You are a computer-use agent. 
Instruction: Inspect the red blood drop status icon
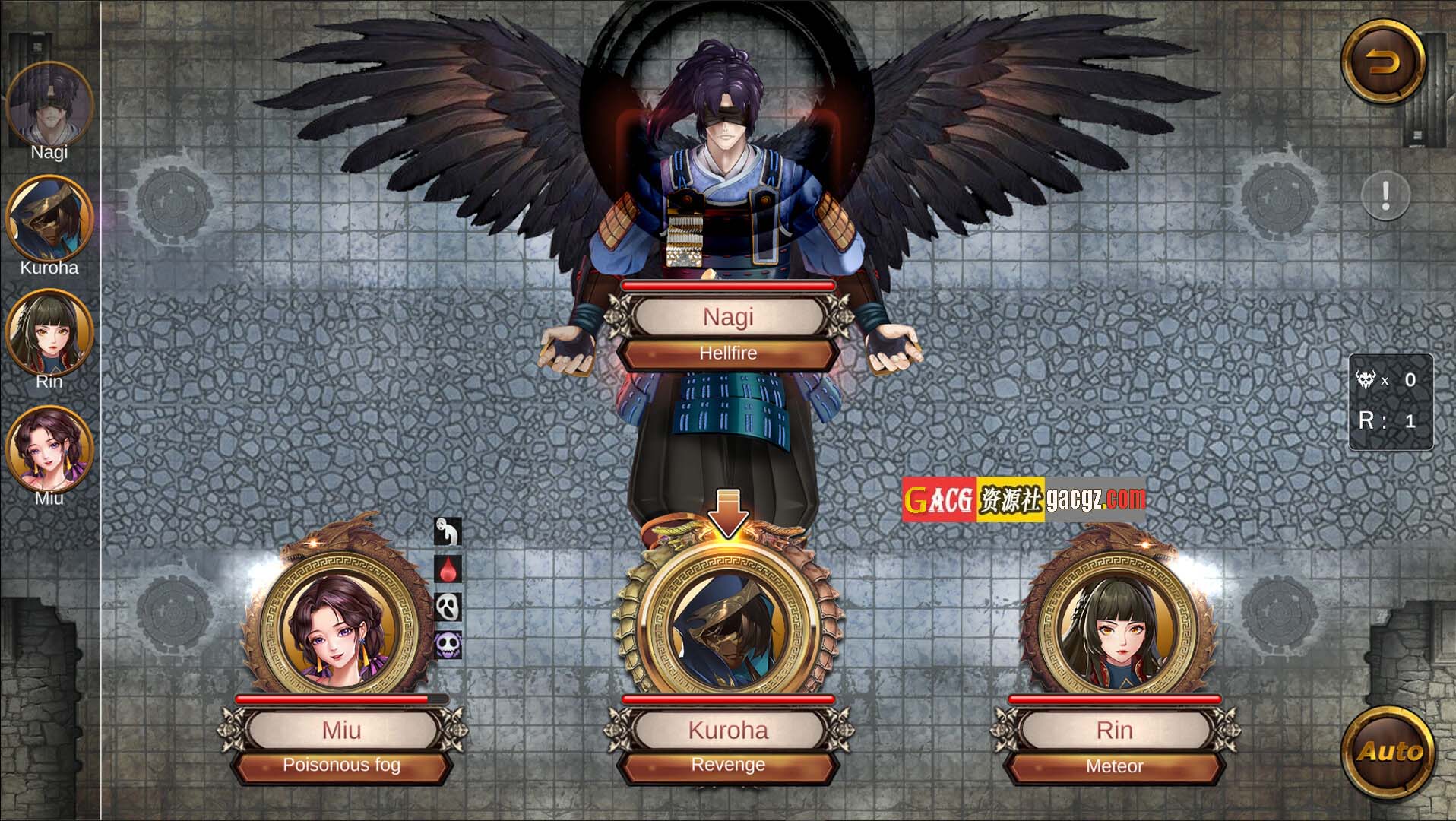448,569
